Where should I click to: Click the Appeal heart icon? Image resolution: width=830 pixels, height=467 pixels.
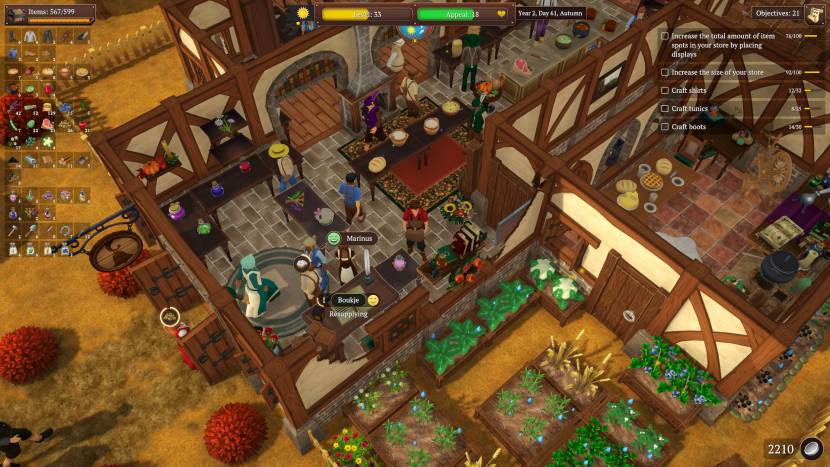[501, 14]
